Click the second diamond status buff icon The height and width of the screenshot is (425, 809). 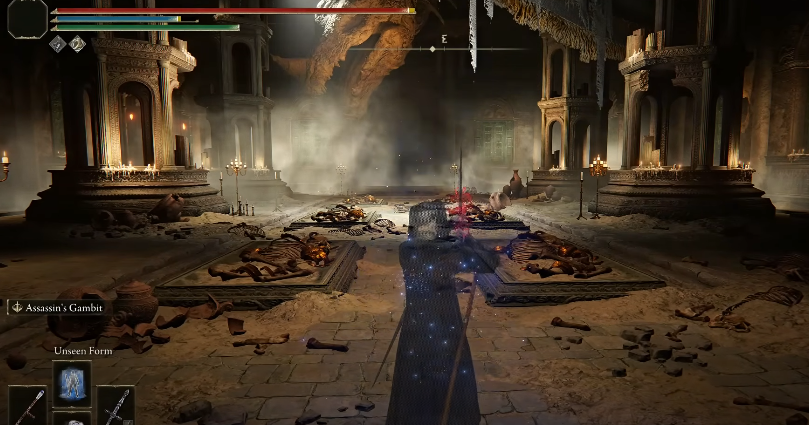77,43
